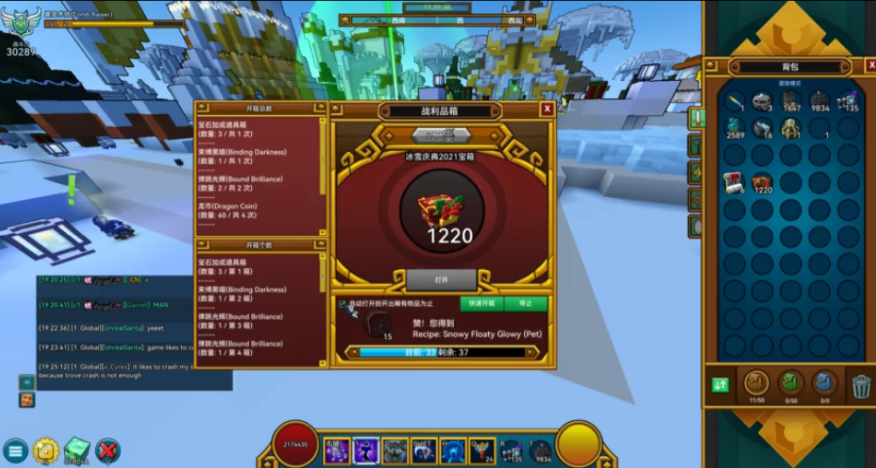Click the green sort arrows button

[720, 385]
